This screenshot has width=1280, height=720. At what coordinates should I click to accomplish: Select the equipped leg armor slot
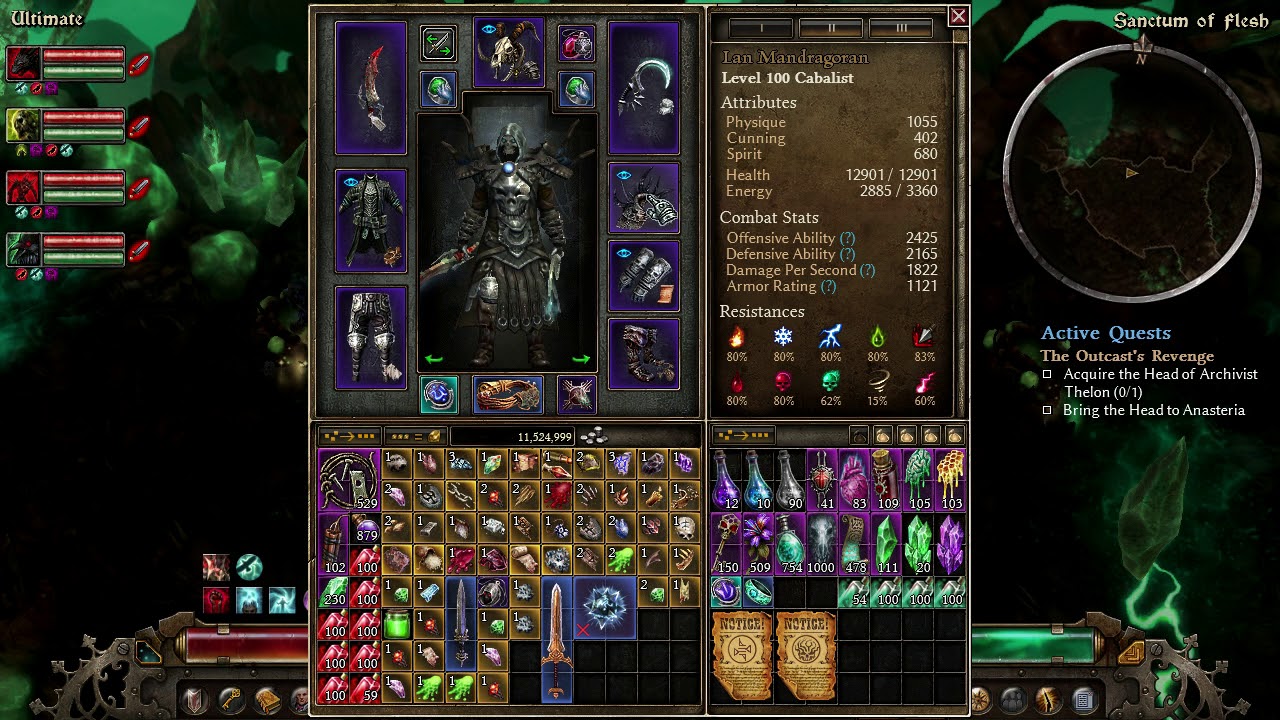[x=371, y=337]
